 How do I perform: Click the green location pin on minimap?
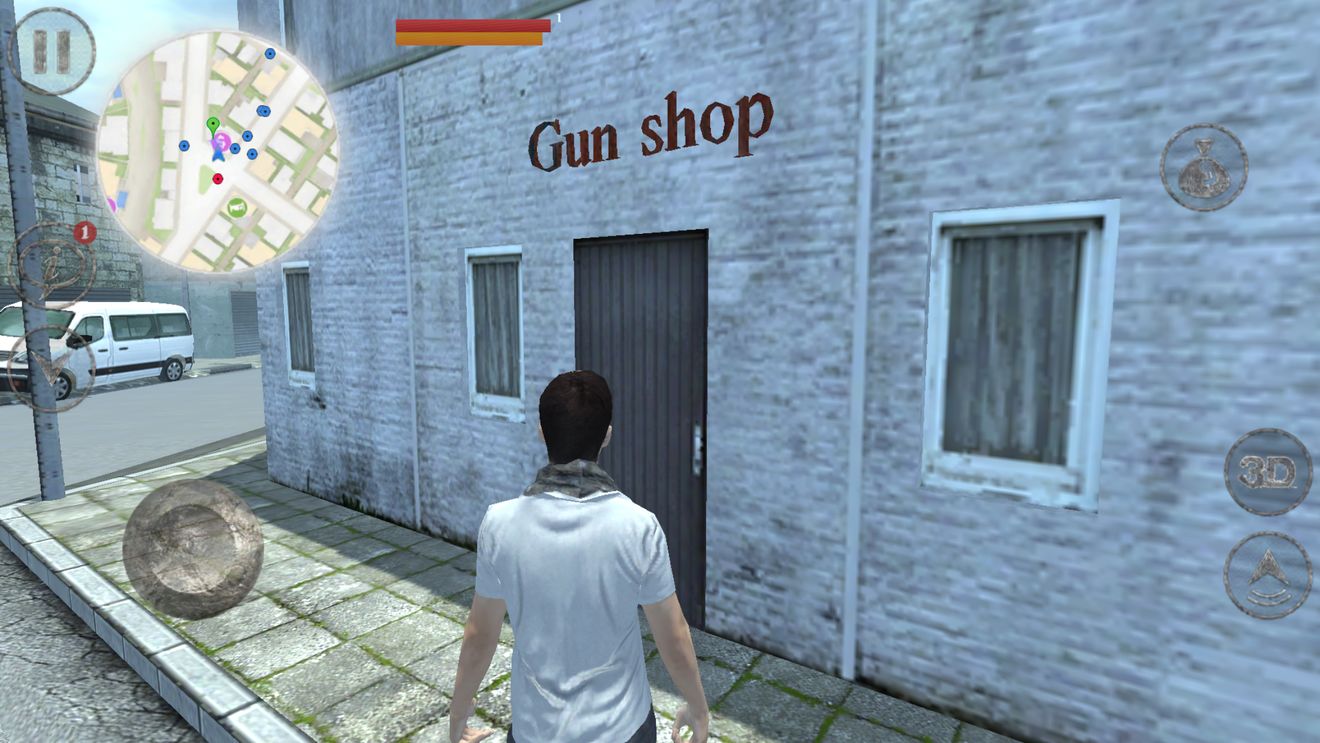coord(212,125)
